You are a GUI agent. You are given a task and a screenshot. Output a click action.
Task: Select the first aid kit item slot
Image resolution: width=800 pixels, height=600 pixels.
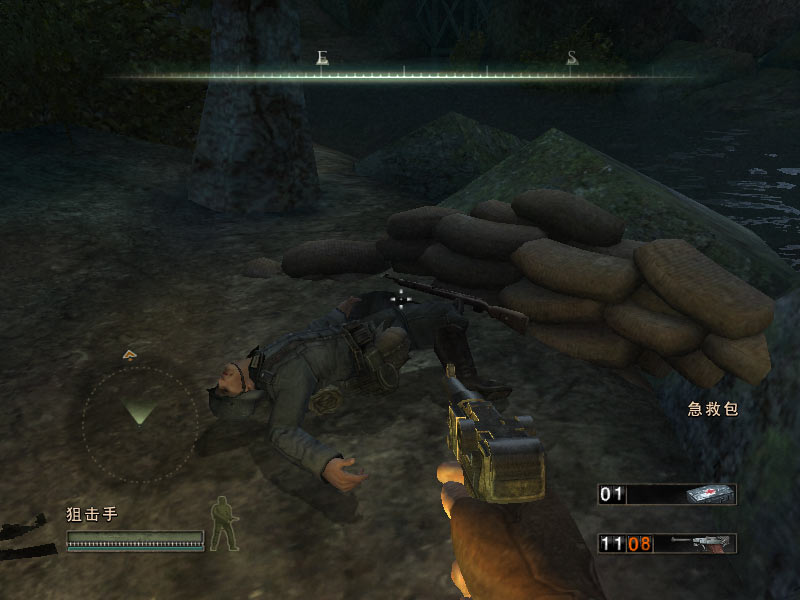click(667, 494)
